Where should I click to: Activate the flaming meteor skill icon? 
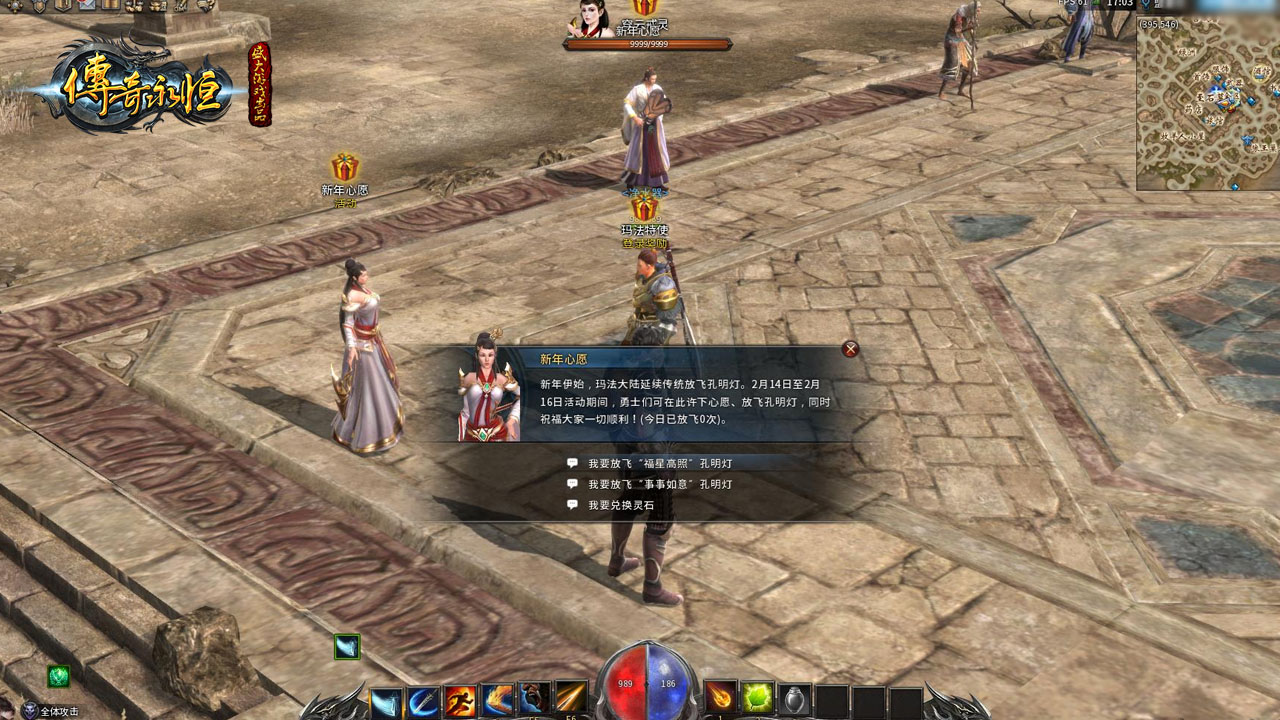coord(721,697)
